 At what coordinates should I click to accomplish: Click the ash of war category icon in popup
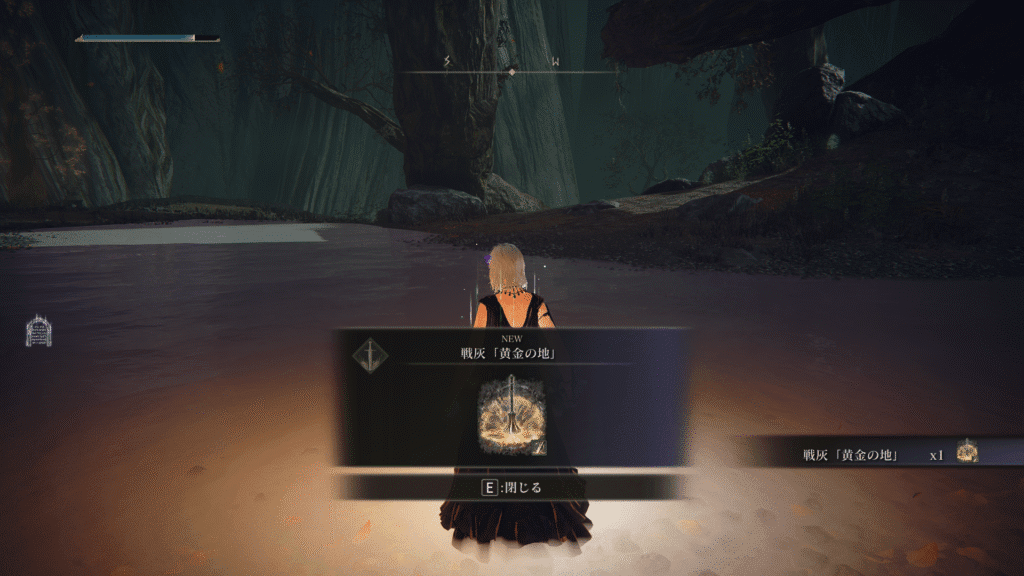[371, 353]
